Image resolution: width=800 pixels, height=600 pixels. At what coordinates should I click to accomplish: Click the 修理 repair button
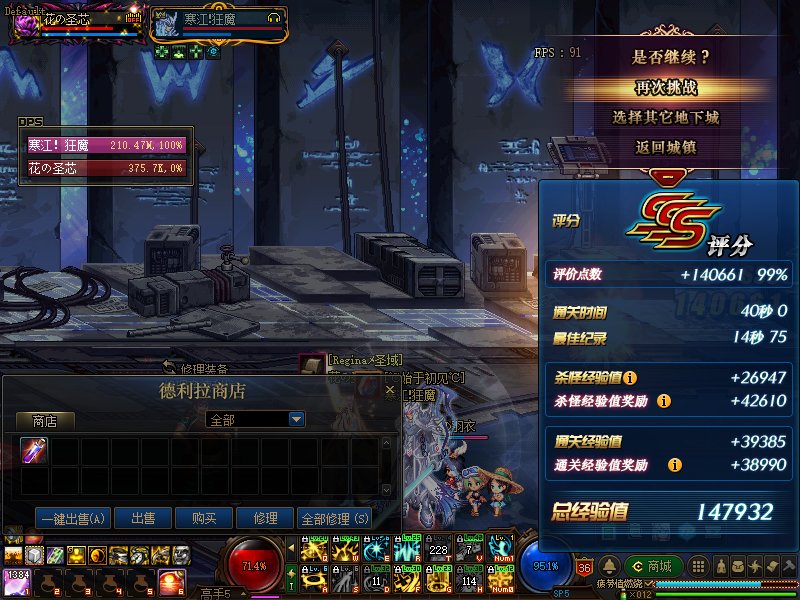(x=265, y=518)
